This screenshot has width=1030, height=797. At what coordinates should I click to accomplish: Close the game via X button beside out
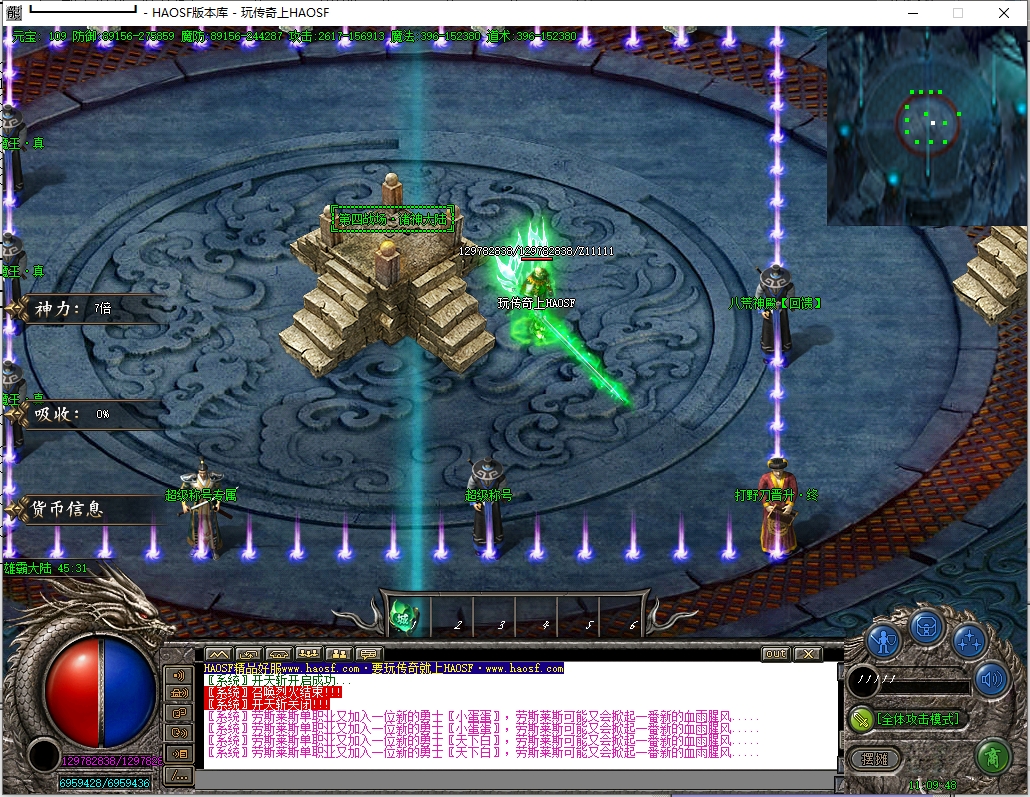(807, 654)
